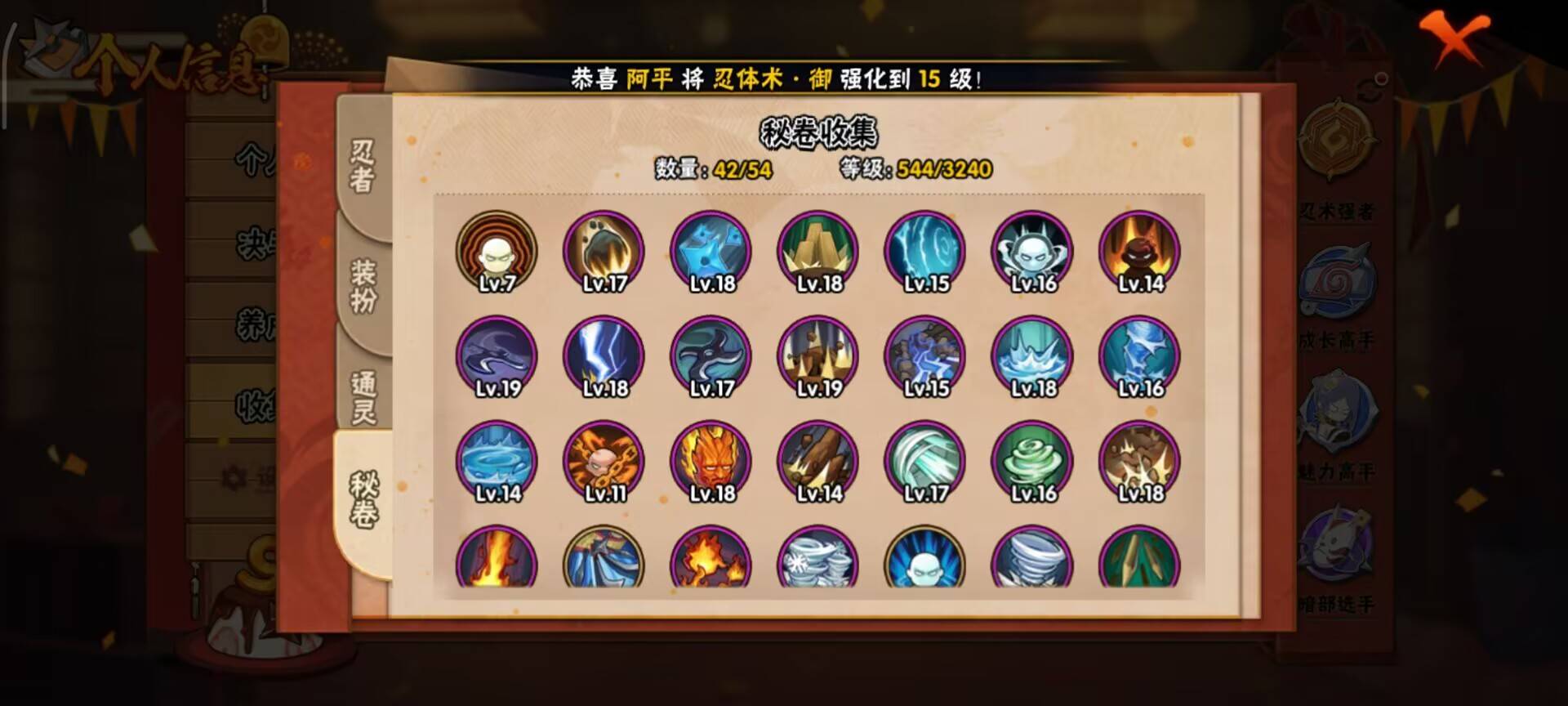The height and width of the screenshot is (706, 1568).
Task: Select the Lv.7 bald head scroll
Action: (x=497, y=252)
